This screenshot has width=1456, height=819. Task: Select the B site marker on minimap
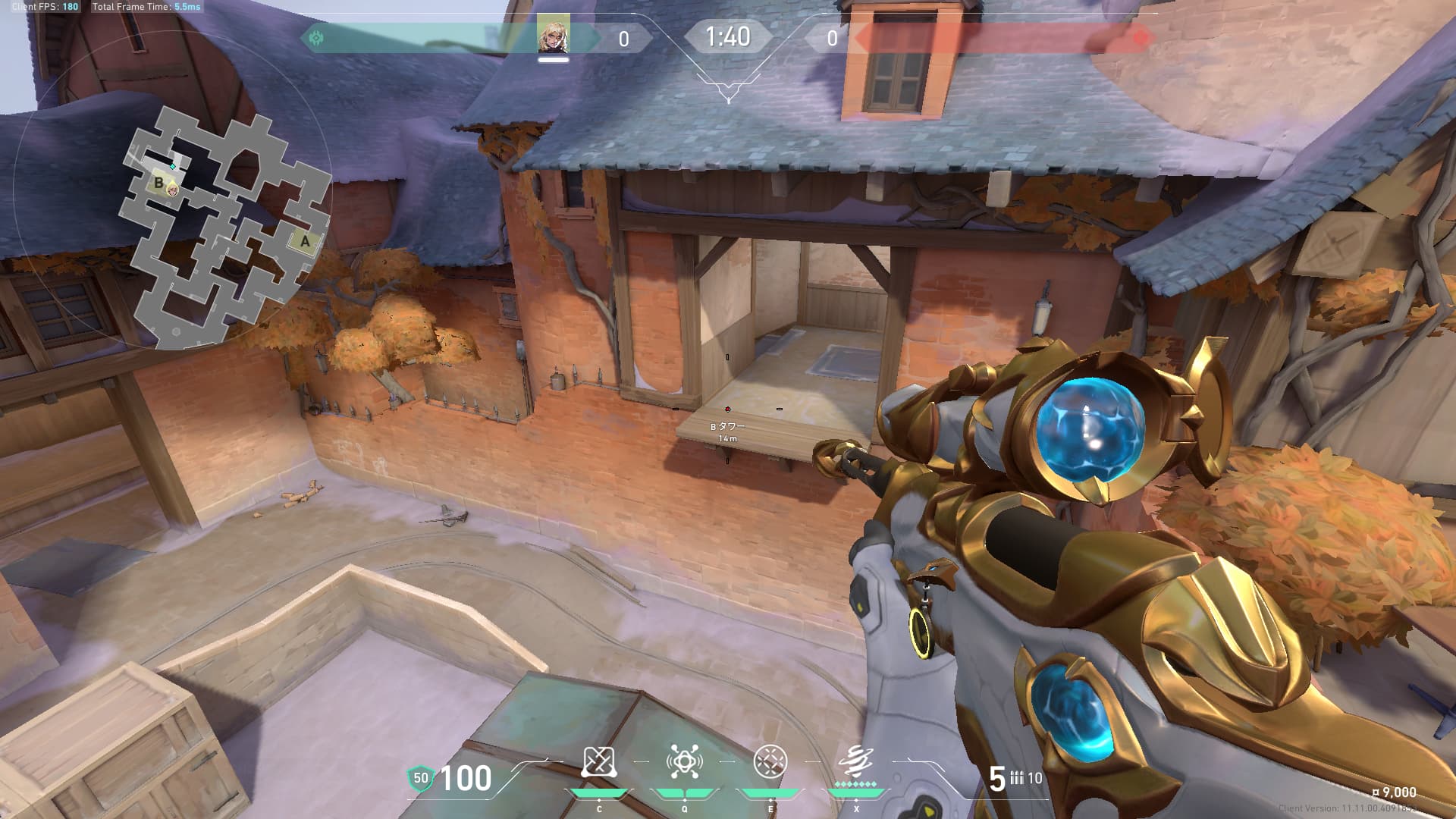pos(158,182)
